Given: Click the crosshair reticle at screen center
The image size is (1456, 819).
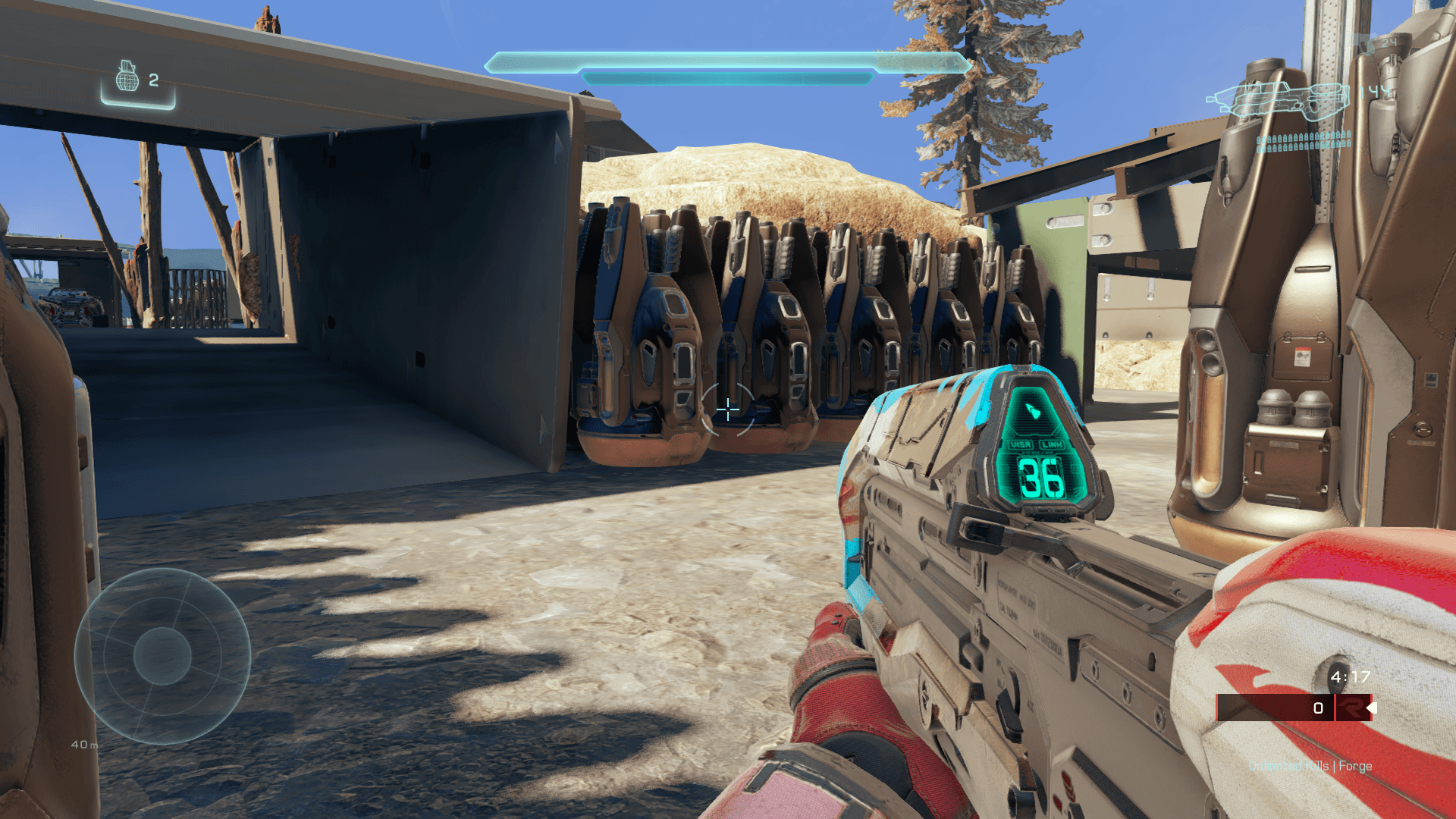Looking at the screenshot, I should coord(728,409).
